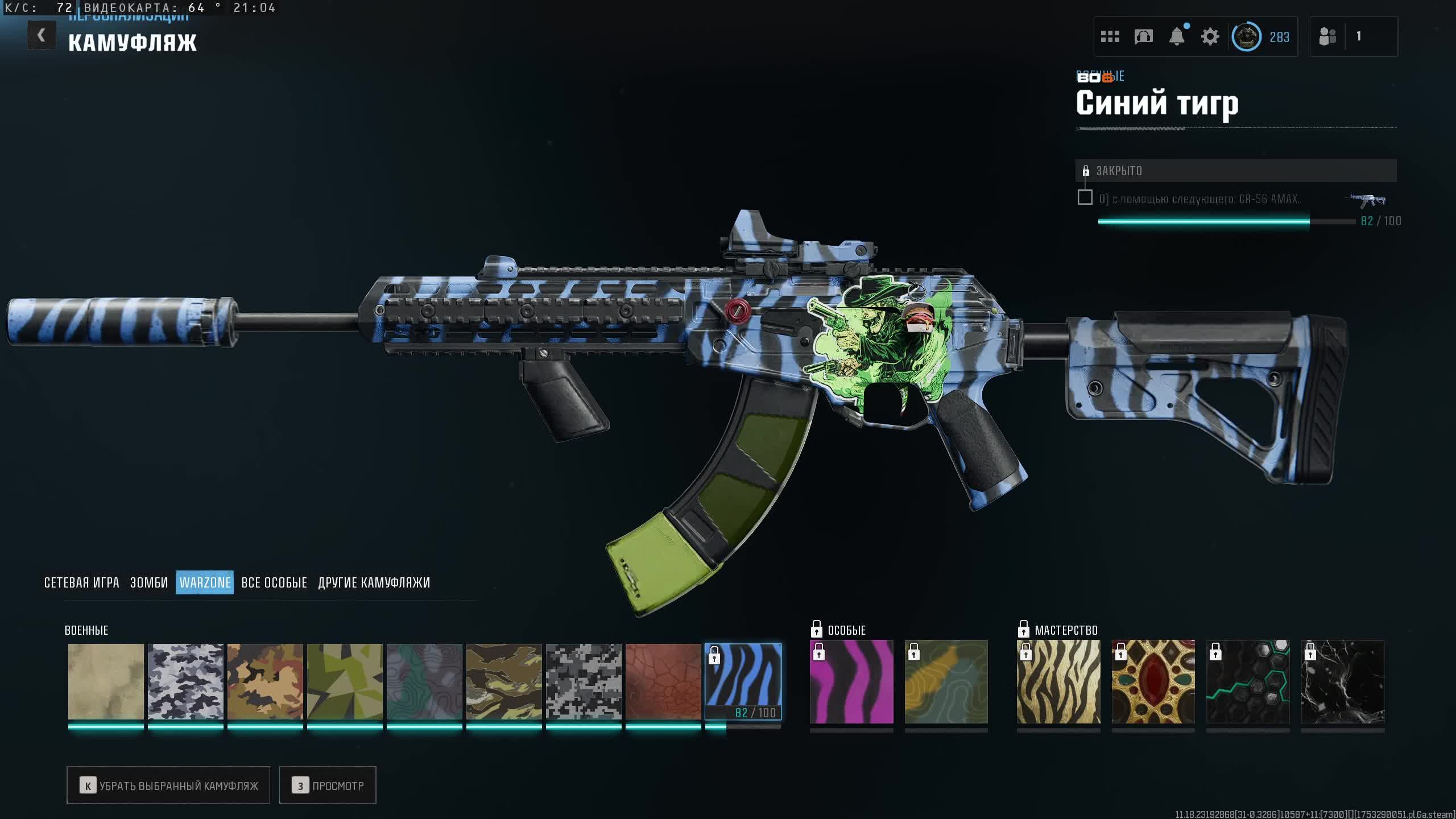Go back using the top-left arrow
This screenshot has height=819, width=1456.
(x=41, y=35)
